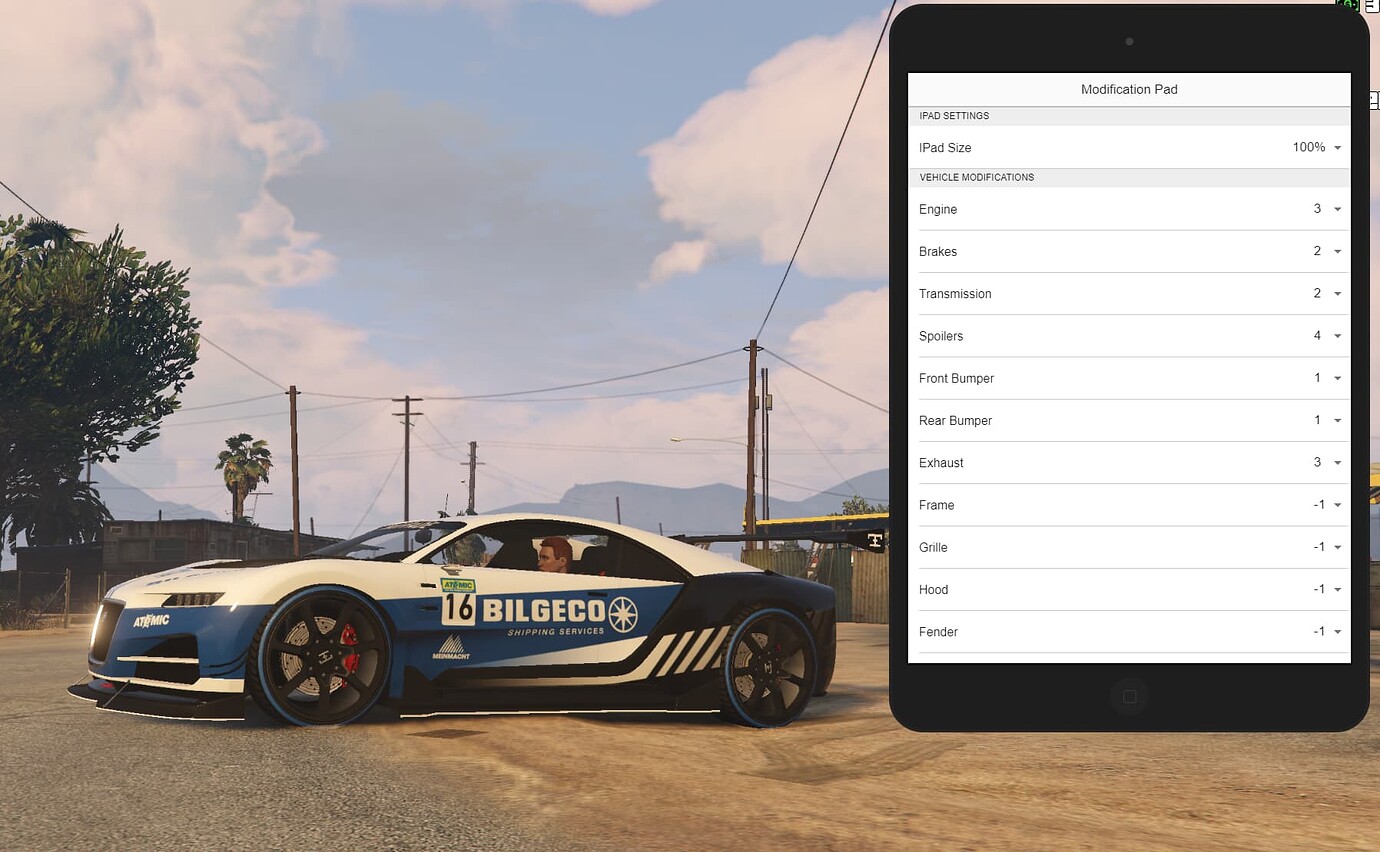Click the IPAD SETTINGS section header

pyautogui.click(x=954, y=116)
